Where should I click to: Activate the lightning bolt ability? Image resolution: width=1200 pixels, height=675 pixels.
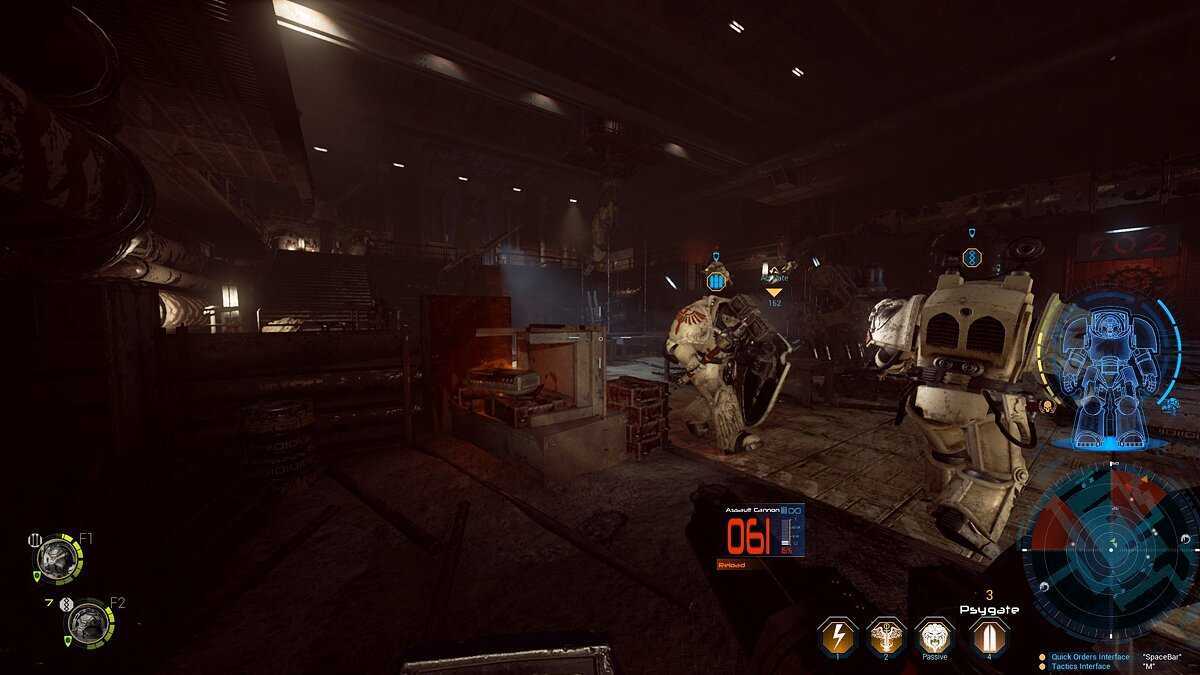point(836,636)
